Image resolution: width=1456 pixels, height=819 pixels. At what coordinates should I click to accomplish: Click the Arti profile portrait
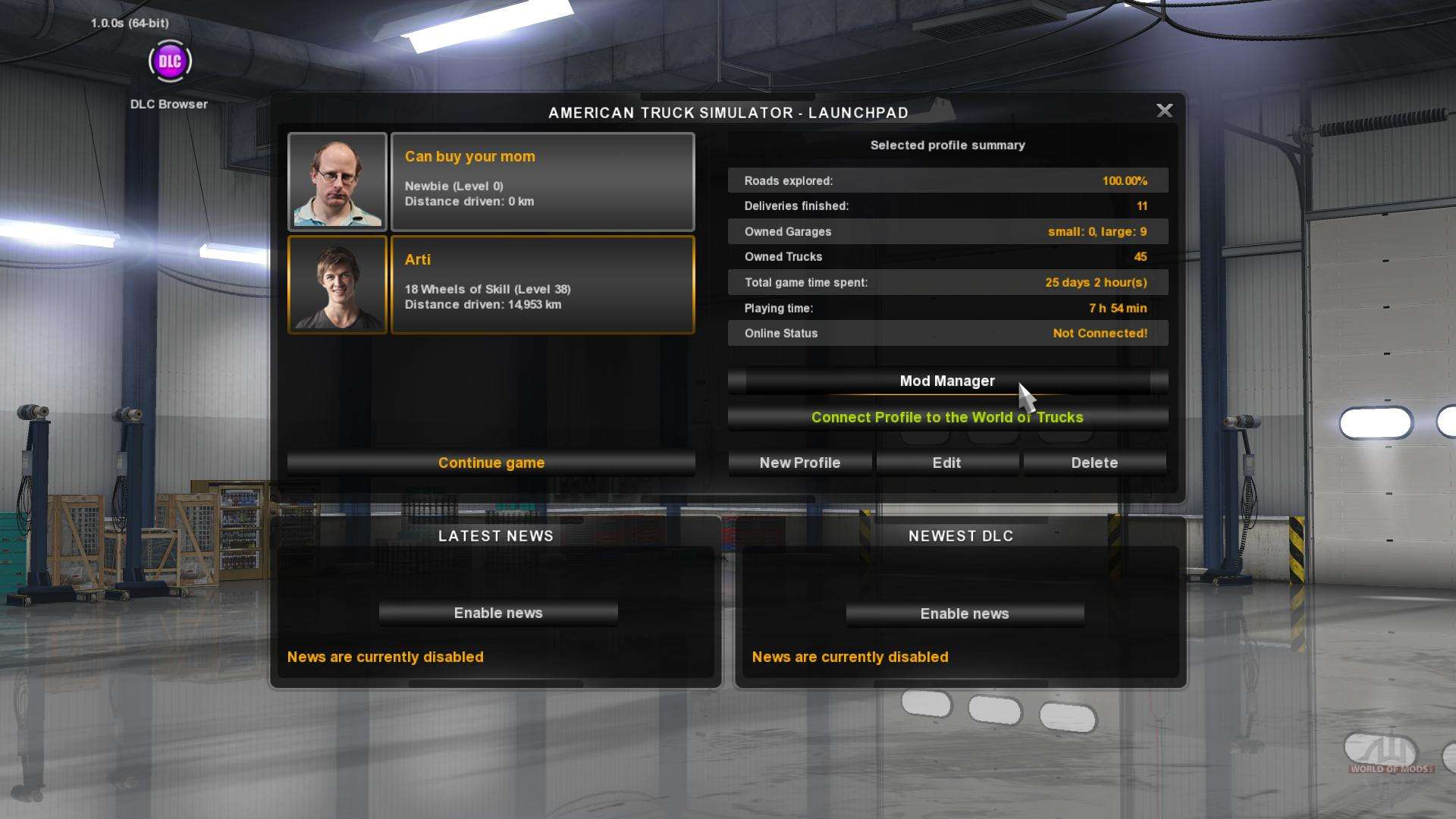coord(337,285)
